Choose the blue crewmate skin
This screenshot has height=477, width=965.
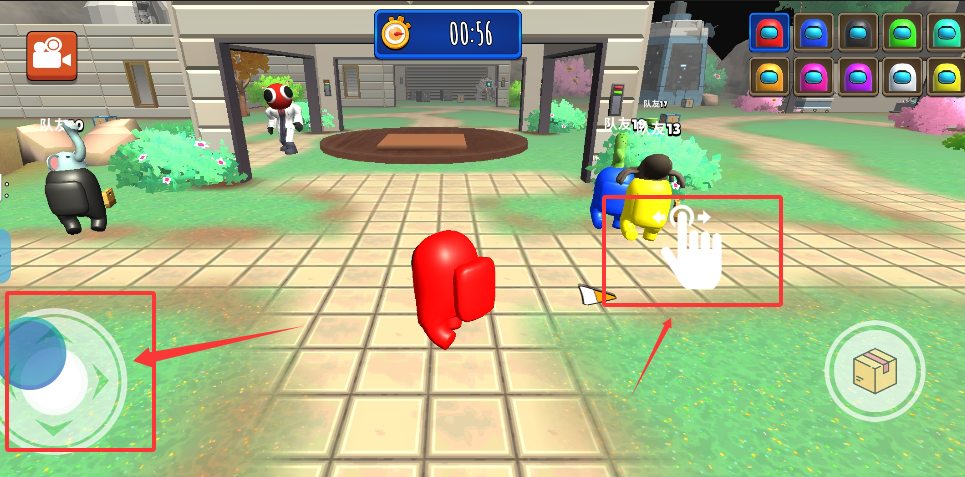[814, 33]
